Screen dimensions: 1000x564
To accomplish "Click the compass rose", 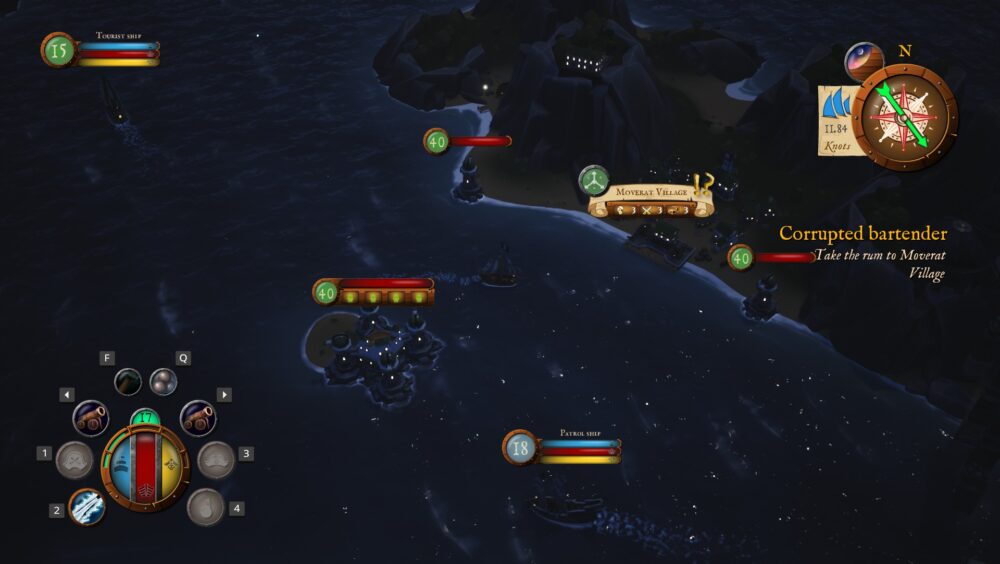I will pos(904,117).
